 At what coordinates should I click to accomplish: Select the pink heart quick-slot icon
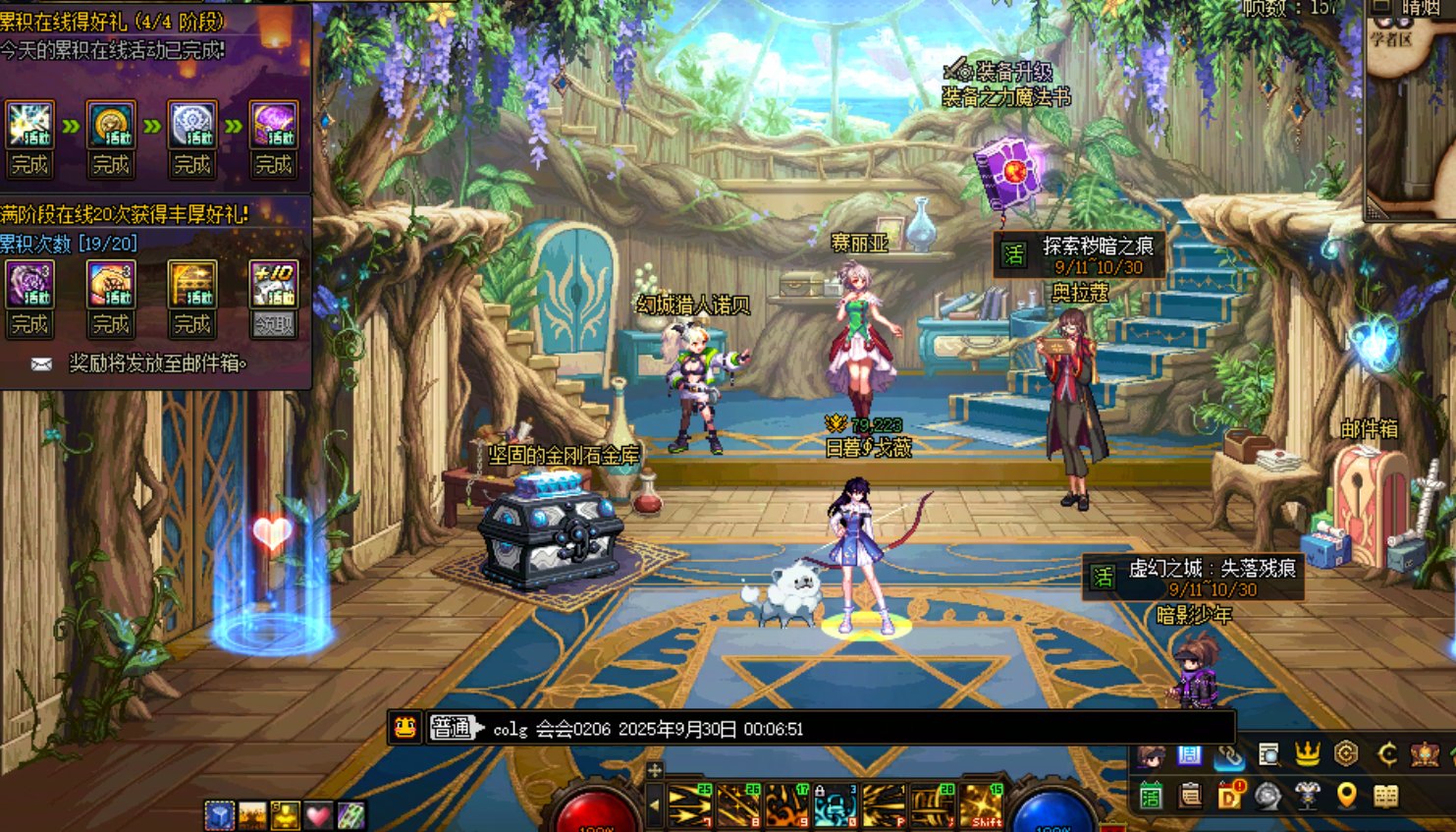coord(318,814)
